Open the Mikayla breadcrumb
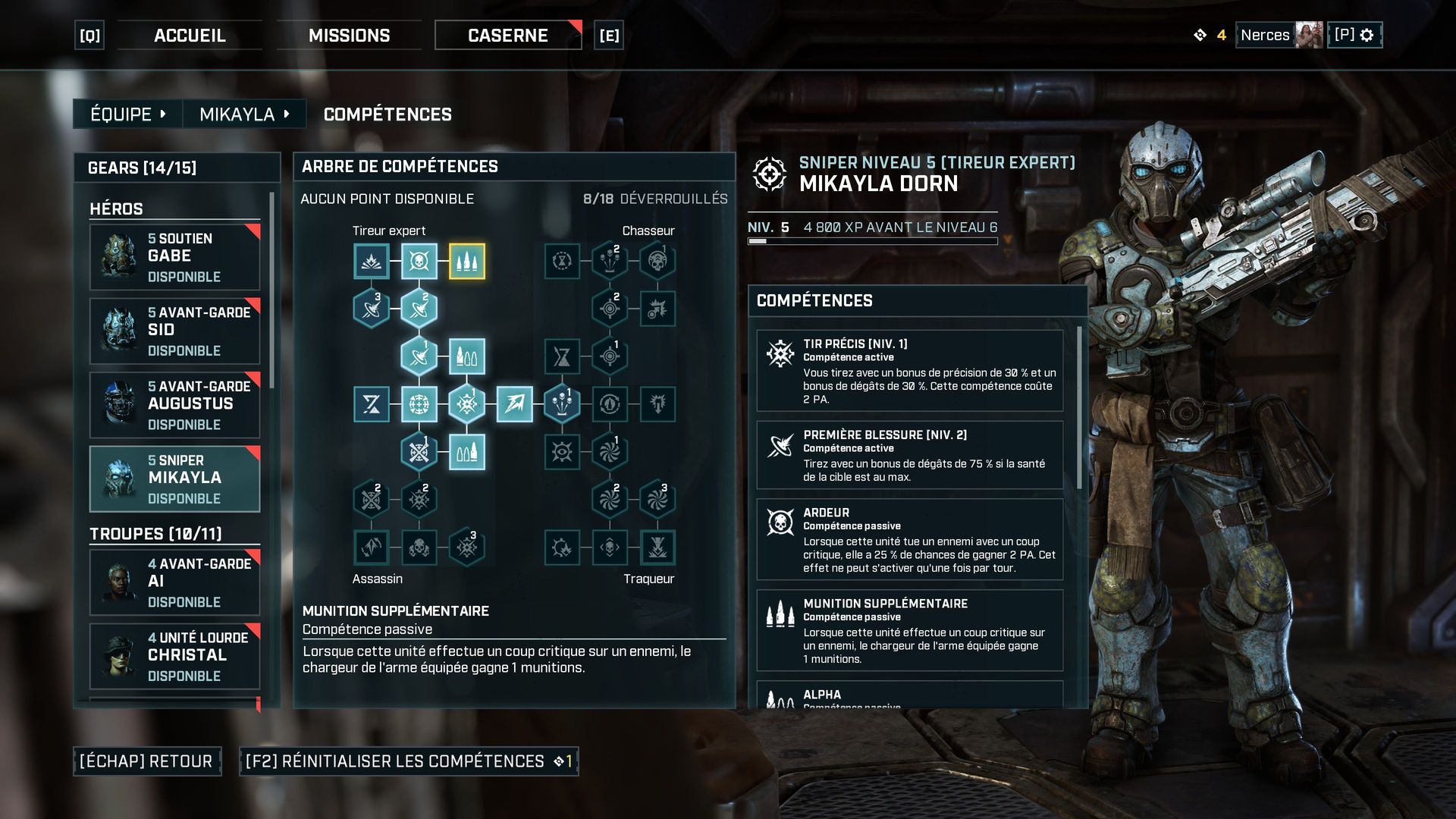The width and height of the screenshot is (1456, 819). tap(243, 115)
